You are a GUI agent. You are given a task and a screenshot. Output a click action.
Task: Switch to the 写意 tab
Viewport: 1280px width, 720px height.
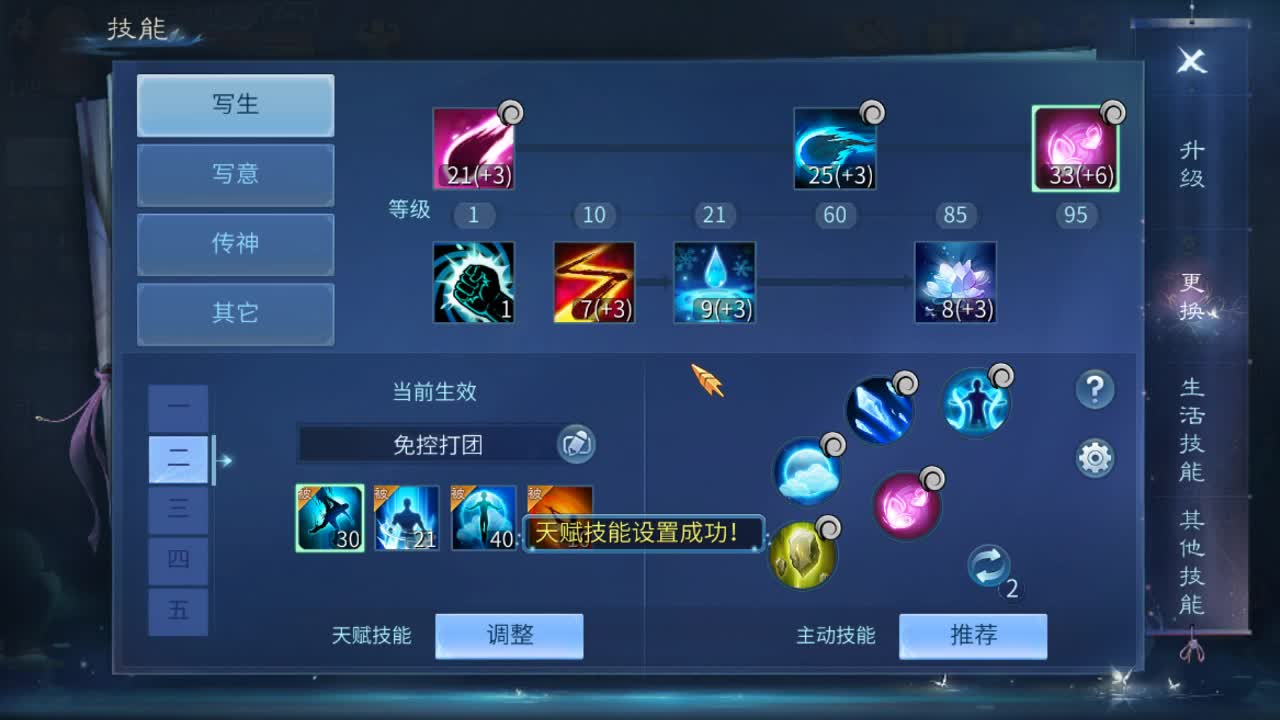[235, 175]
